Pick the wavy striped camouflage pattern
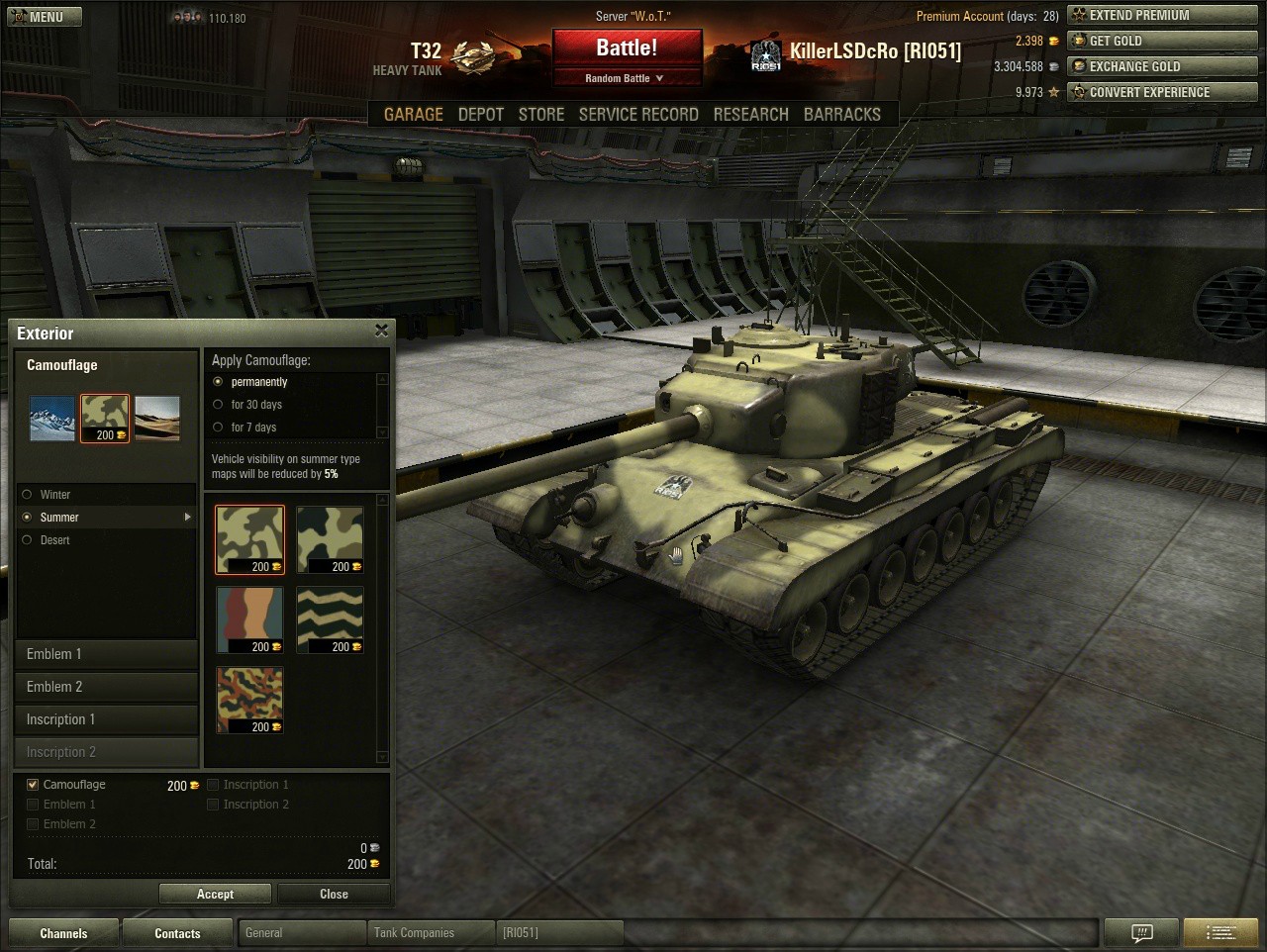 [x=330, y=619]
